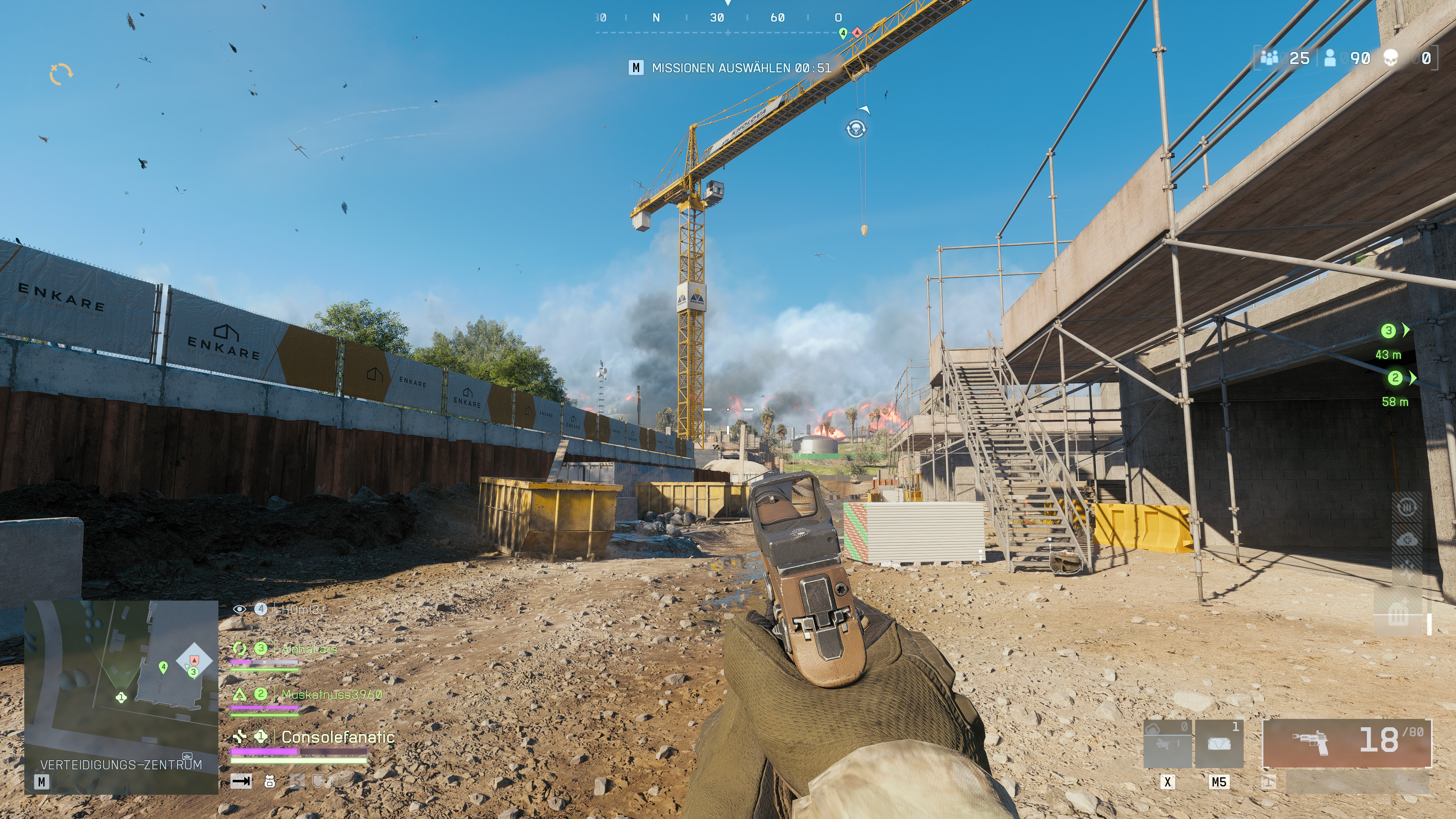The width and height of the screenshot is (1456, 819).
Task: Select the equipped pistol weapon slot
Action: coord(1346,743)
